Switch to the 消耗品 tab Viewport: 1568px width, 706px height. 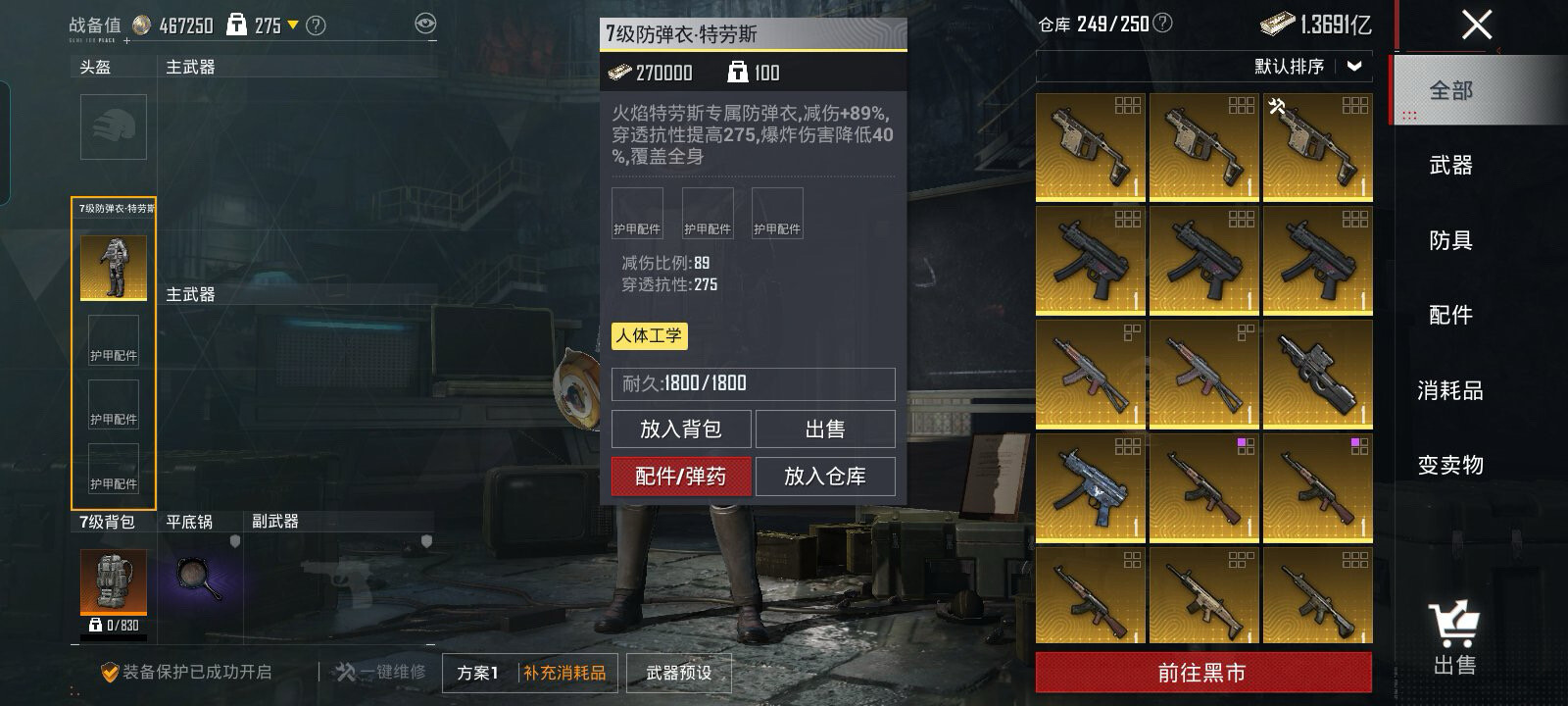[1450, 390]
